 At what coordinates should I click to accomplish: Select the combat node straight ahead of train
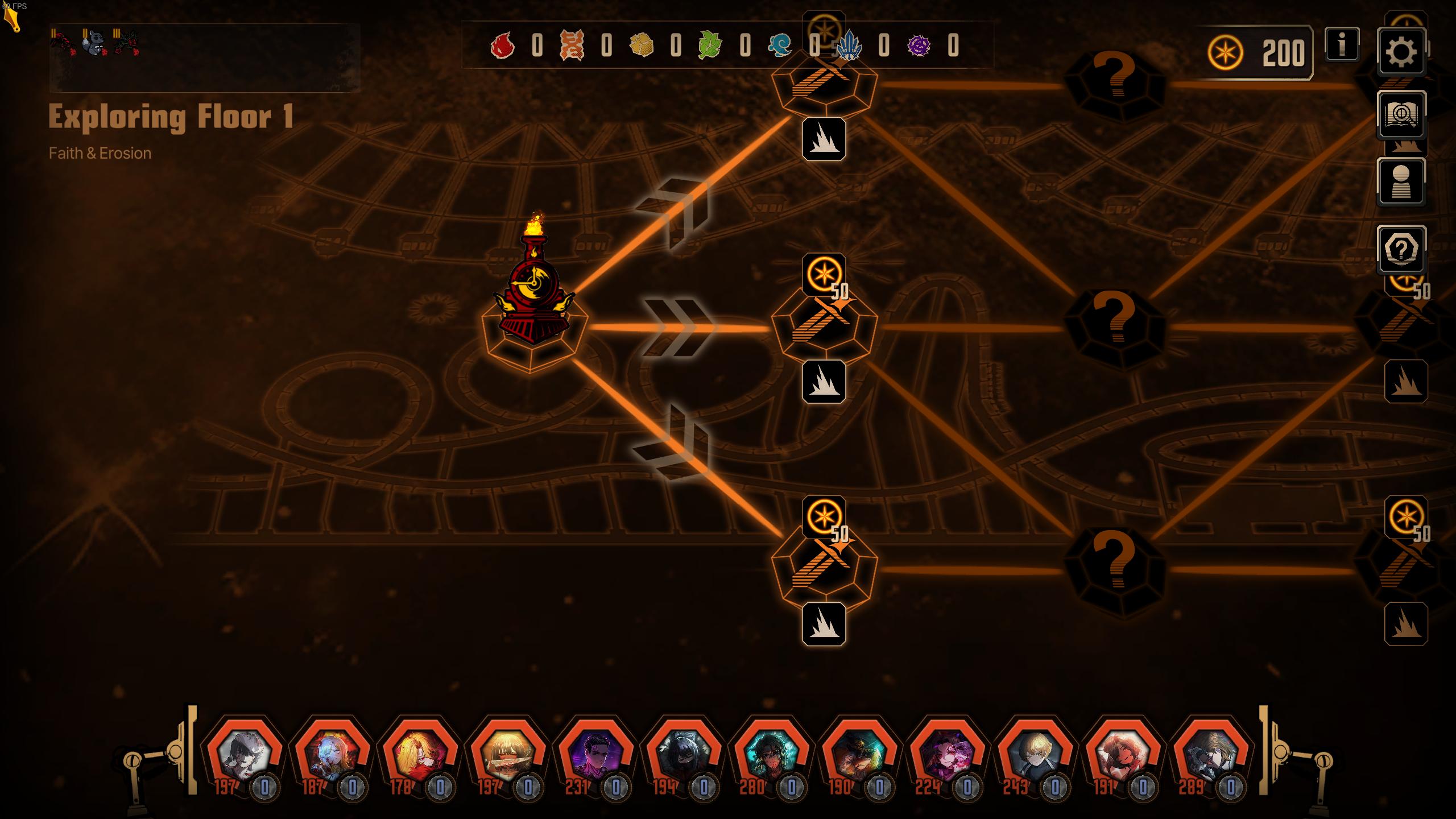(824, 328)
